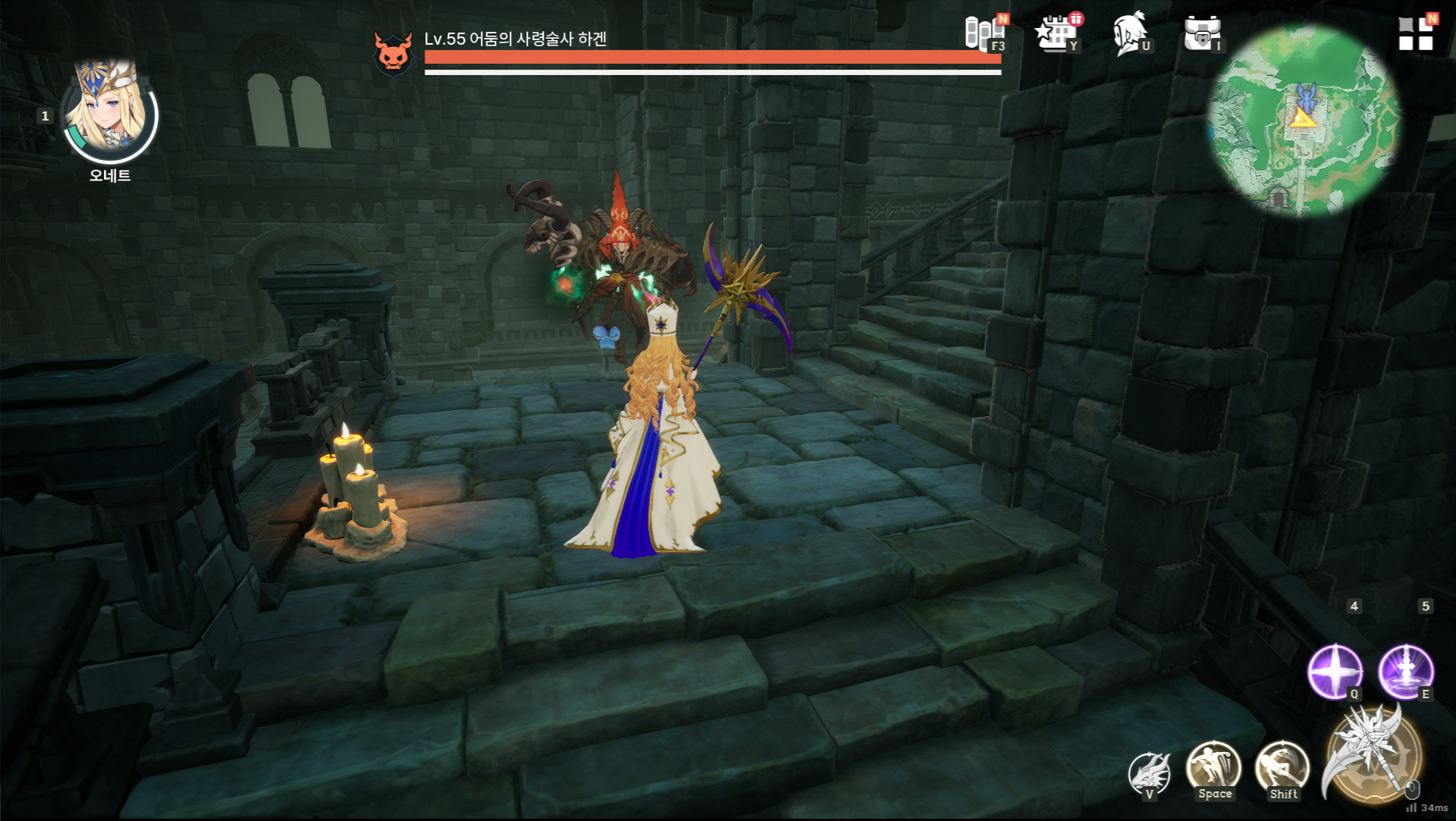Open the four-square main menu grid
This screenshot has width=1456, height=821.
1415,34
